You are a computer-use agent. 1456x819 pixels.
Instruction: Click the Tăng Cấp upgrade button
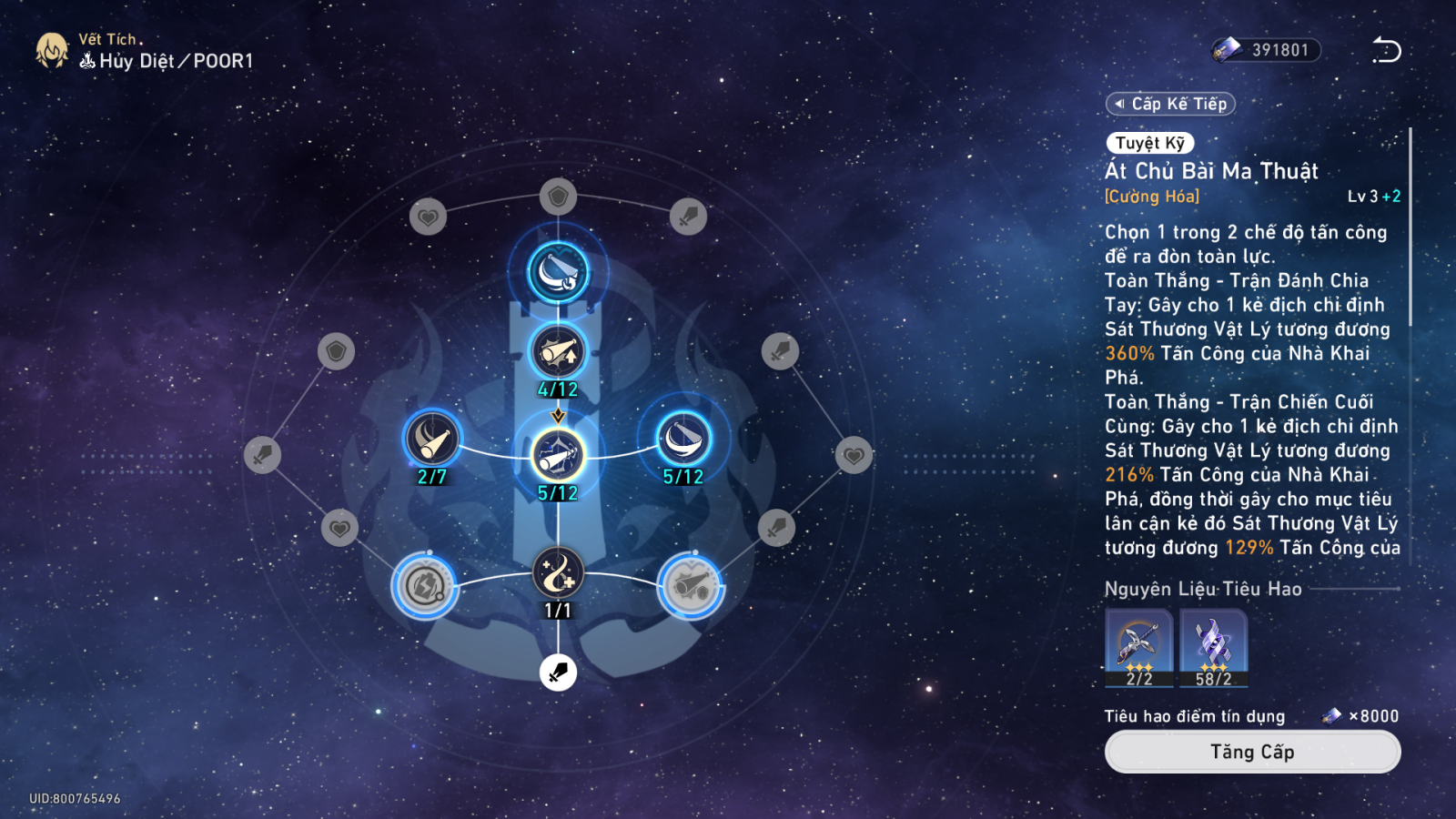[x=1252, y=752]
